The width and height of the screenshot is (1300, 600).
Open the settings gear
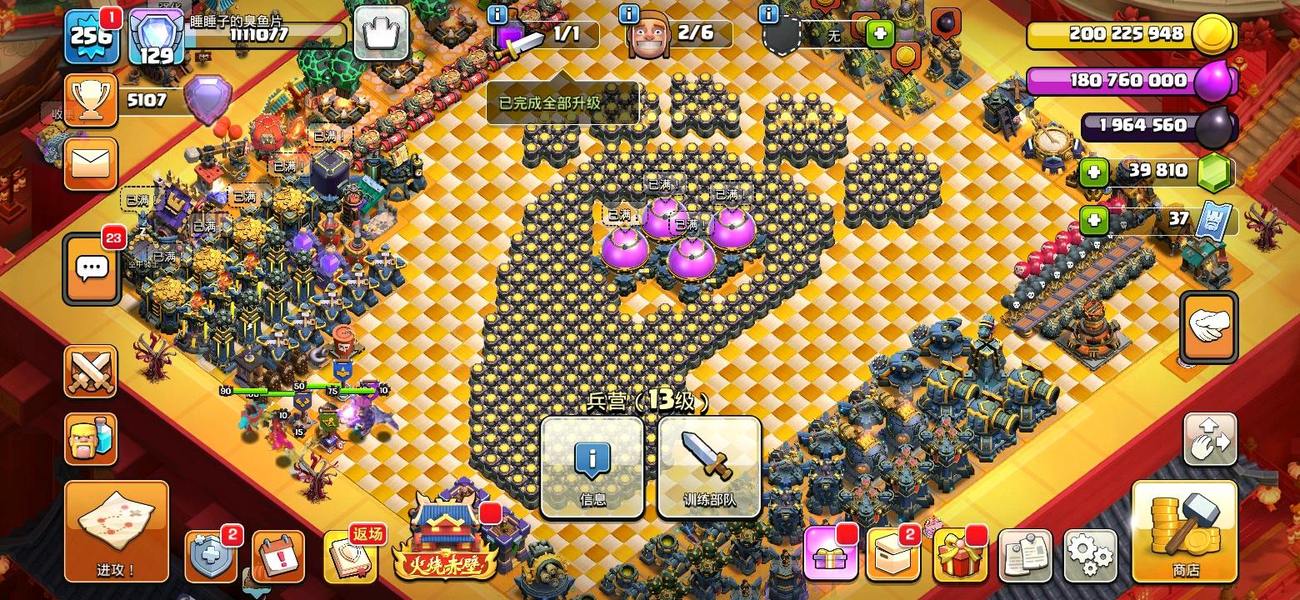coord(1089,556)
